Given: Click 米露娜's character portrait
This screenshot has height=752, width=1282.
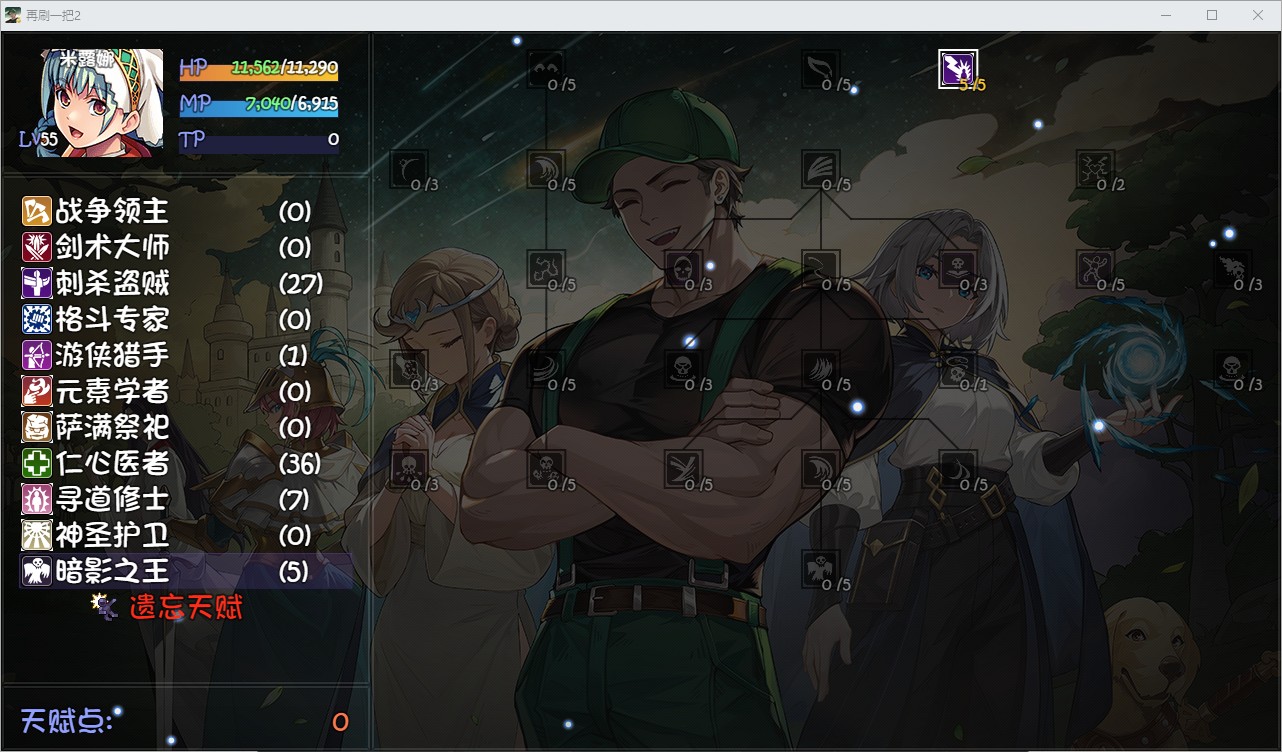Looking at the screenshot, I should pyautogui.click(x=102, y=102).
